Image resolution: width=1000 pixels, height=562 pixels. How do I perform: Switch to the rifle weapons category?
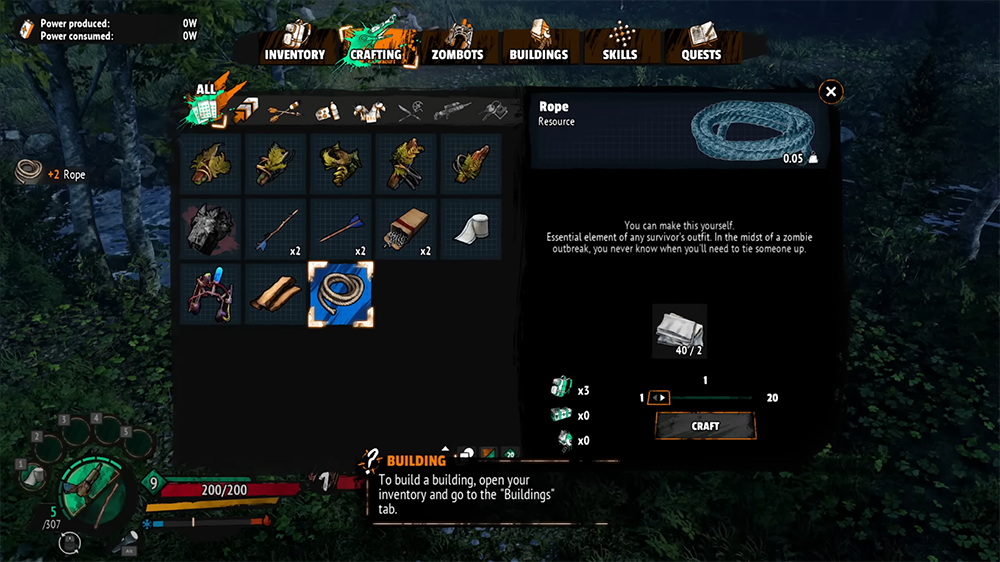[453, 112]
